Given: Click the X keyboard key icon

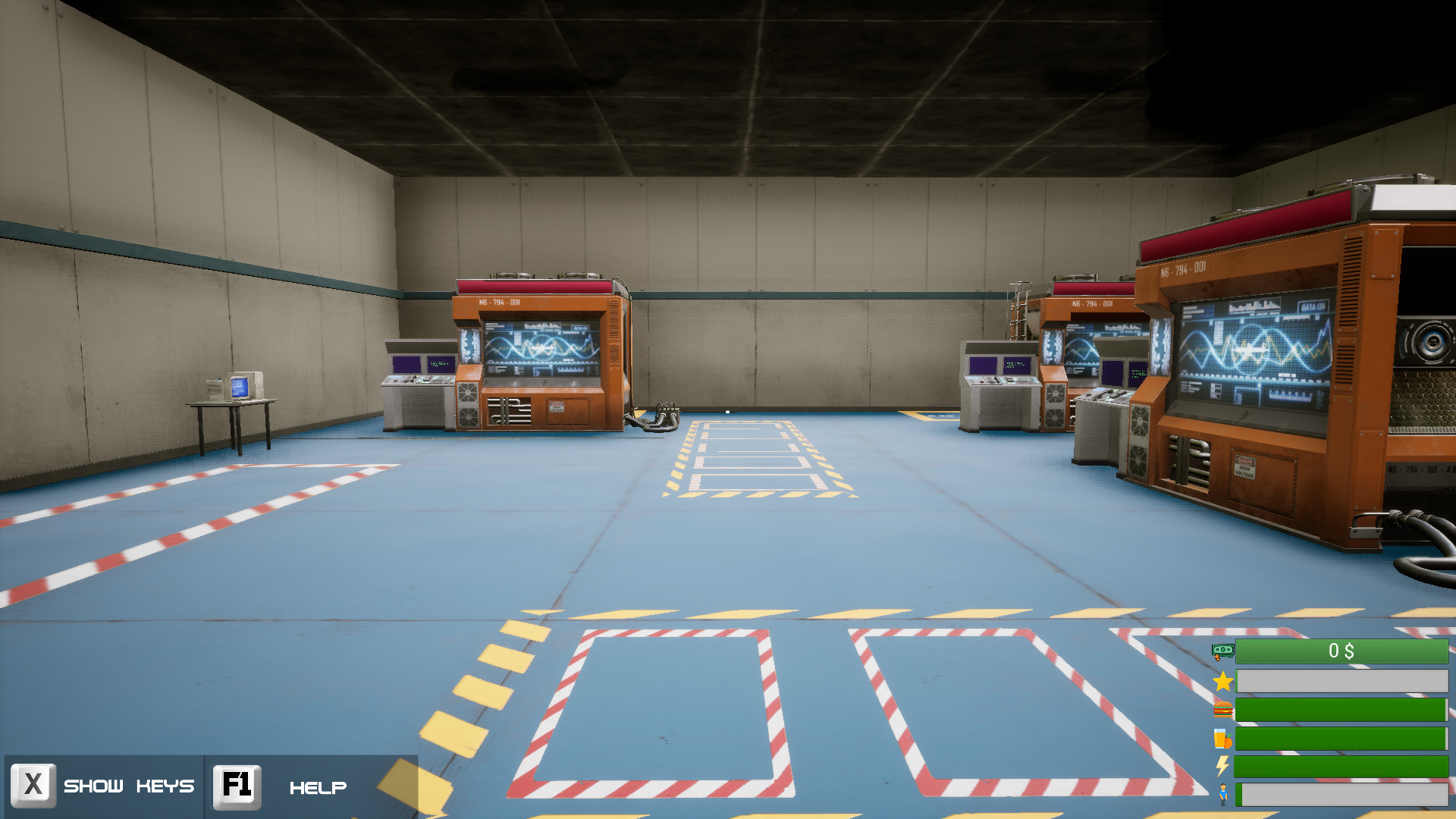Looking at the screenshot, I should [34, 786].
